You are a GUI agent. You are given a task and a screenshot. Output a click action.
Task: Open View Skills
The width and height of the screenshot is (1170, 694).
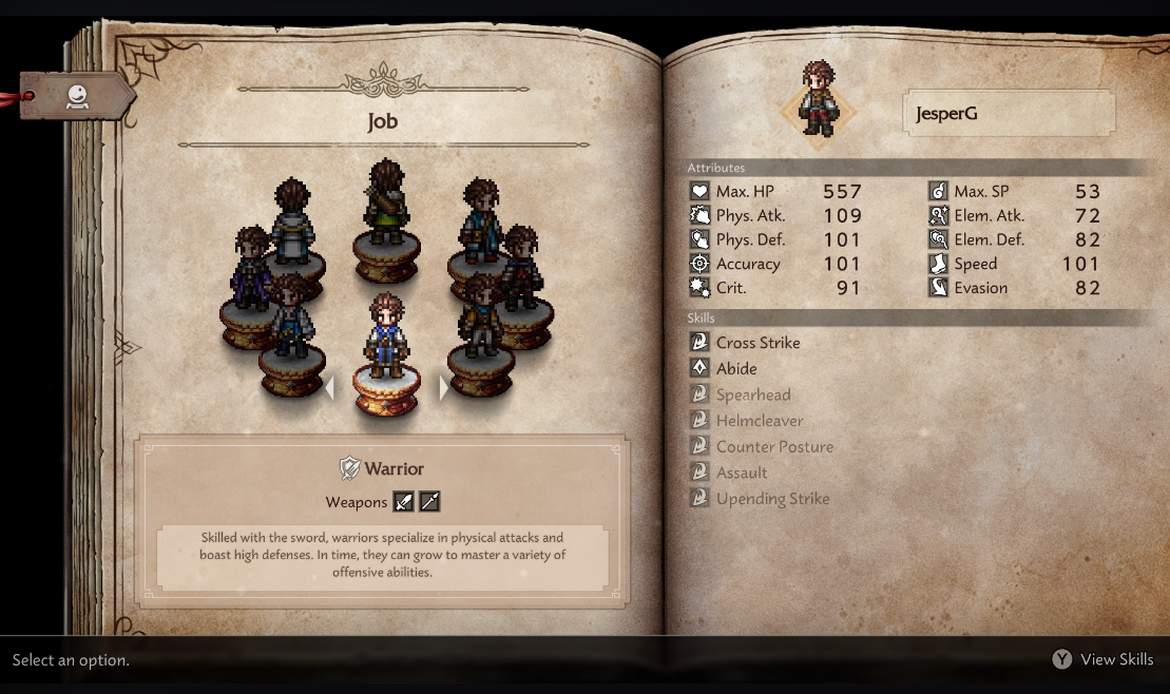click(1104, 659)
